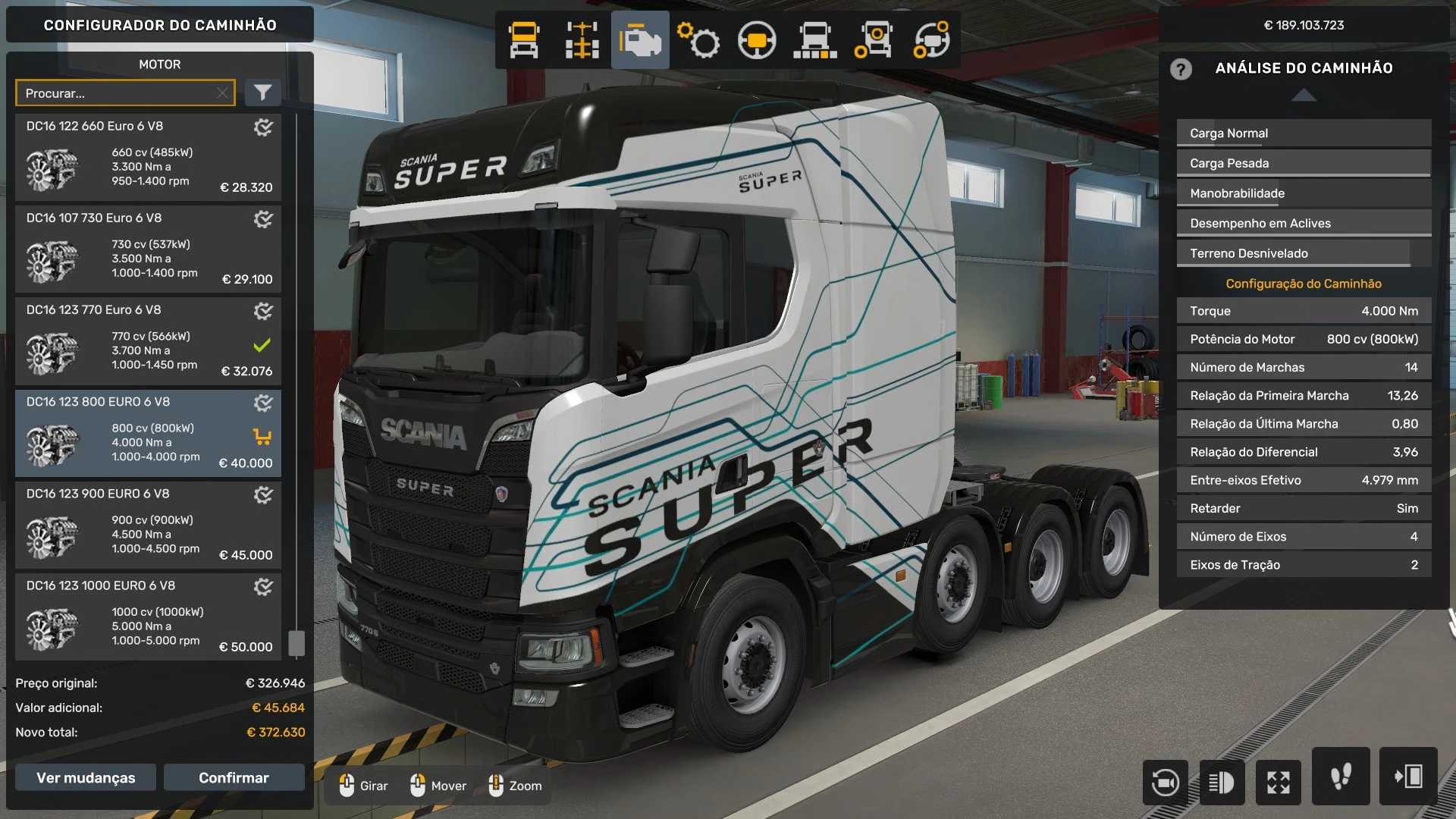Switch to the truck cabin category tab
The height and width of the screenshot is (819, 1456).
tap(524, 40)
